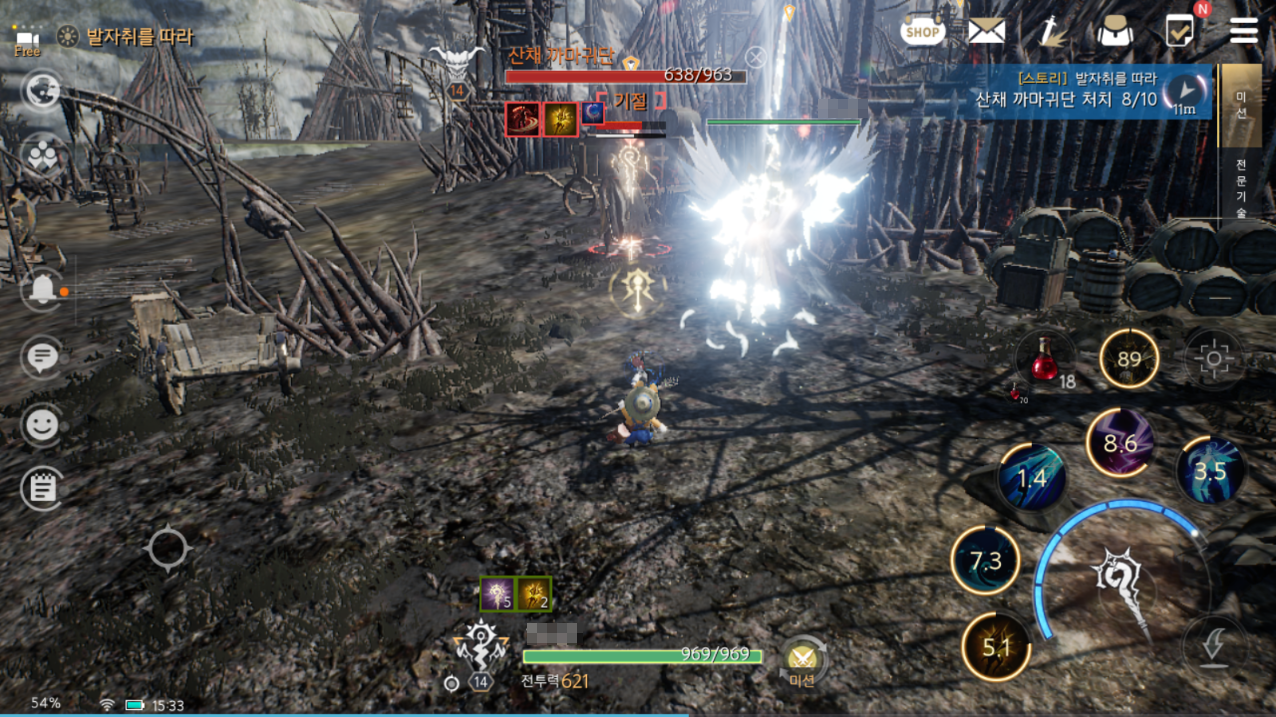1276x717 pixels.
Task: Open the sword enhancement menu icon
Action: (x=1050, y=31)
